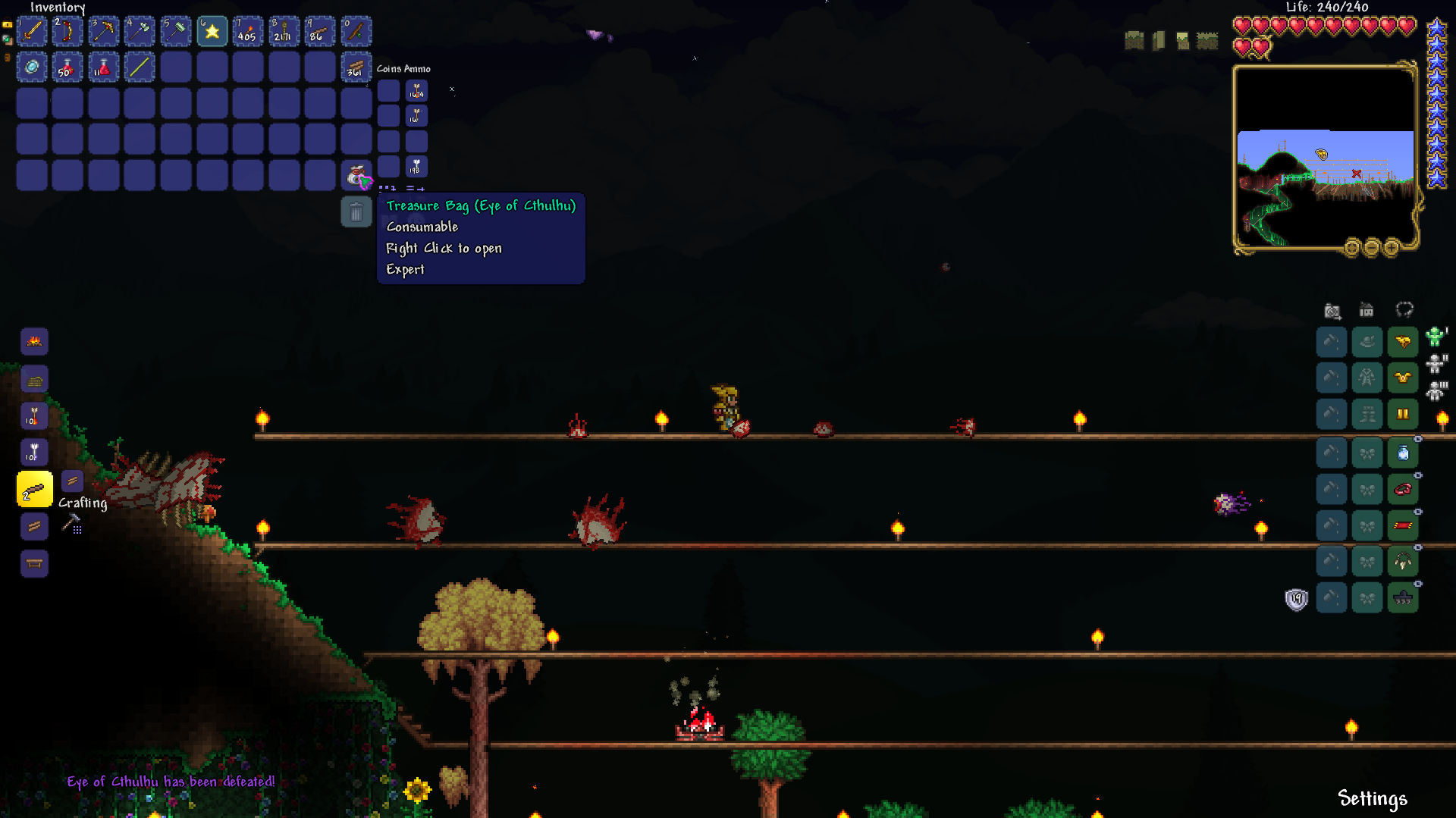The height and width of the screenshot is (818, 1456).
Task: Select the magic mirror inventory slot
Action: (x=32, y=67)
